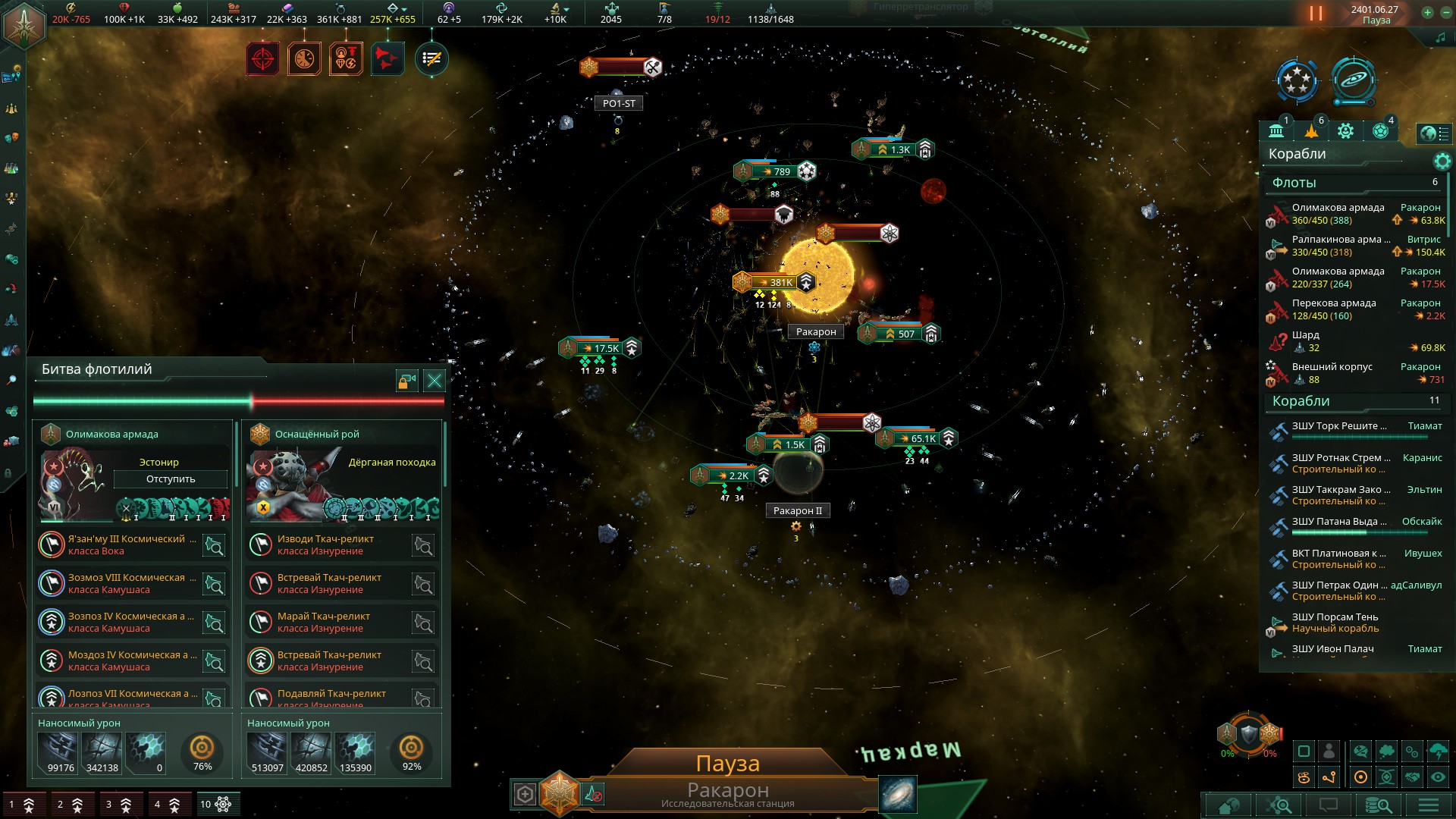
Task: Toggle the game pause button
Action: click(x=1316, y=14)
